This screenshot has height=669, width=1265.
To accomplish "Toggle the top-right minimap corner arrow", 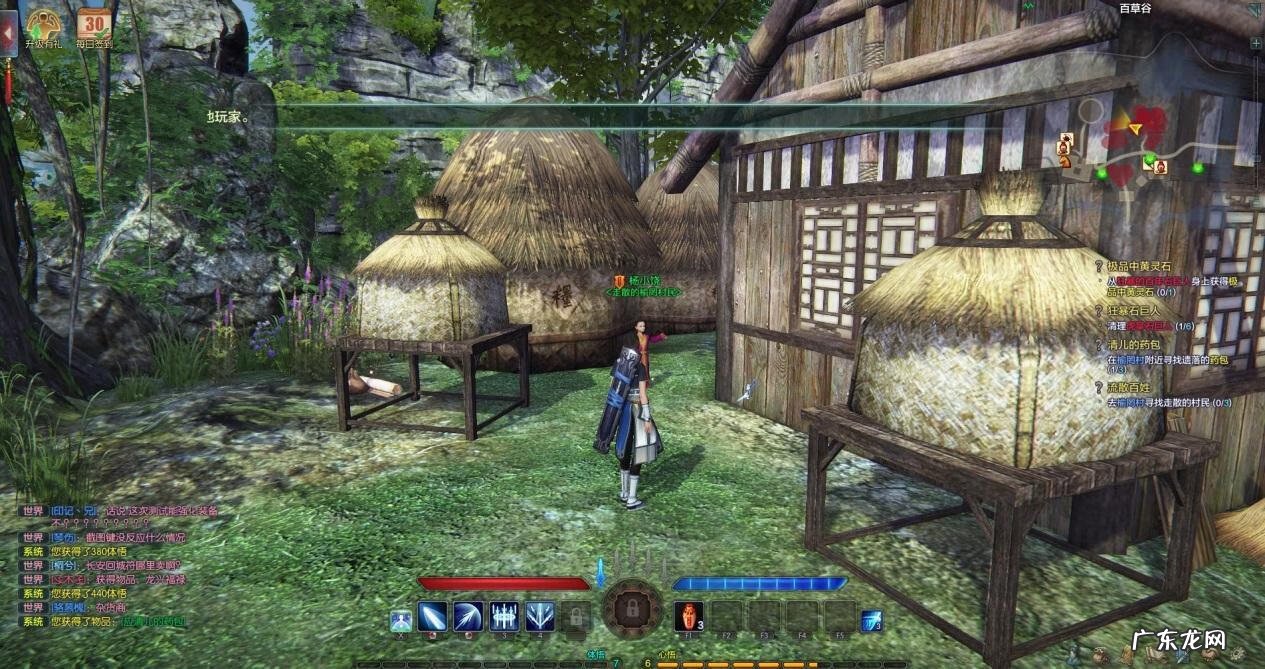I will point(1255,9).
